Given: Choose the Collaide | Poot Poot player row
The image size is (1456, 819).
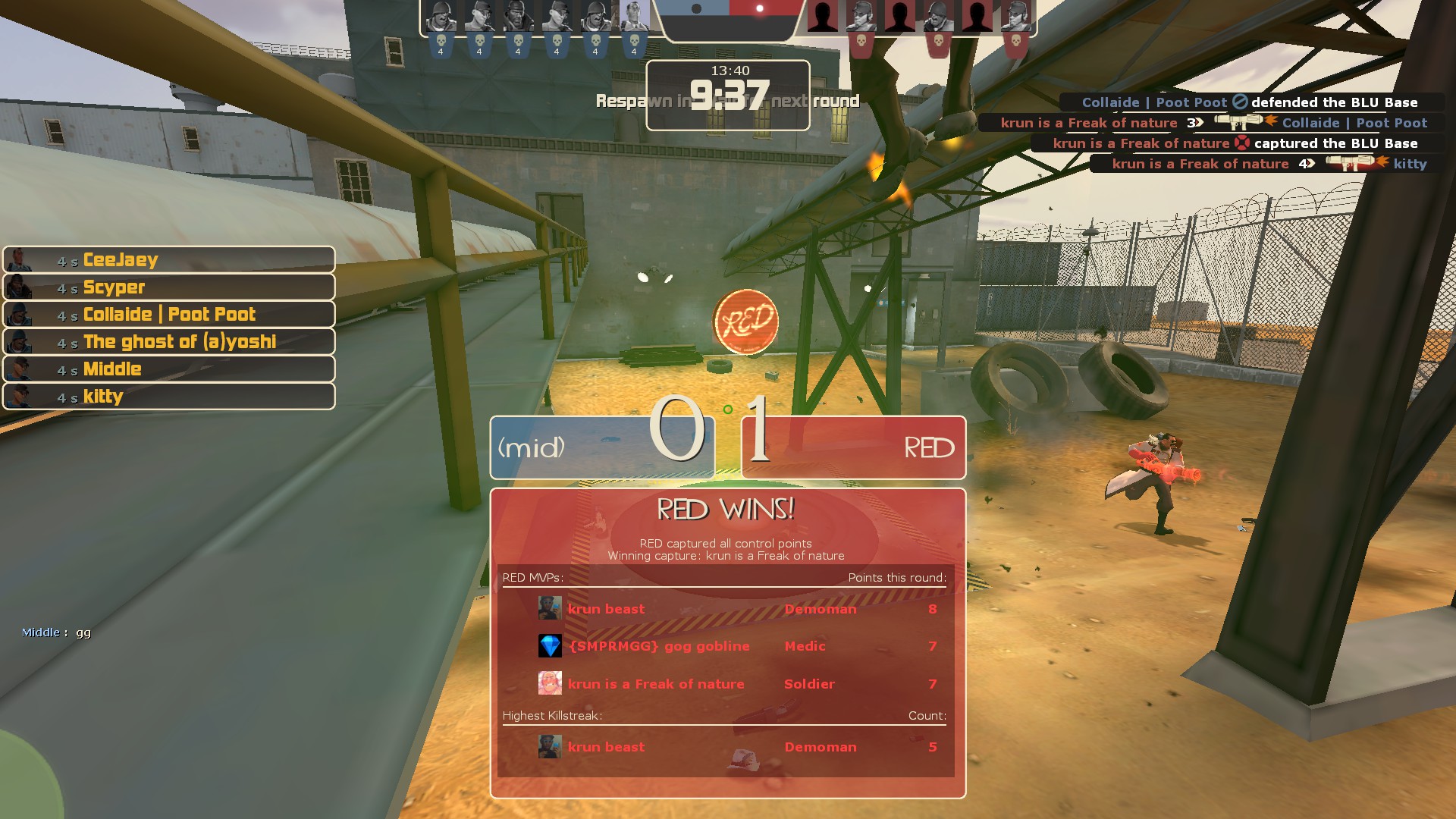Looking at the screenshot, I should (168, 315).
